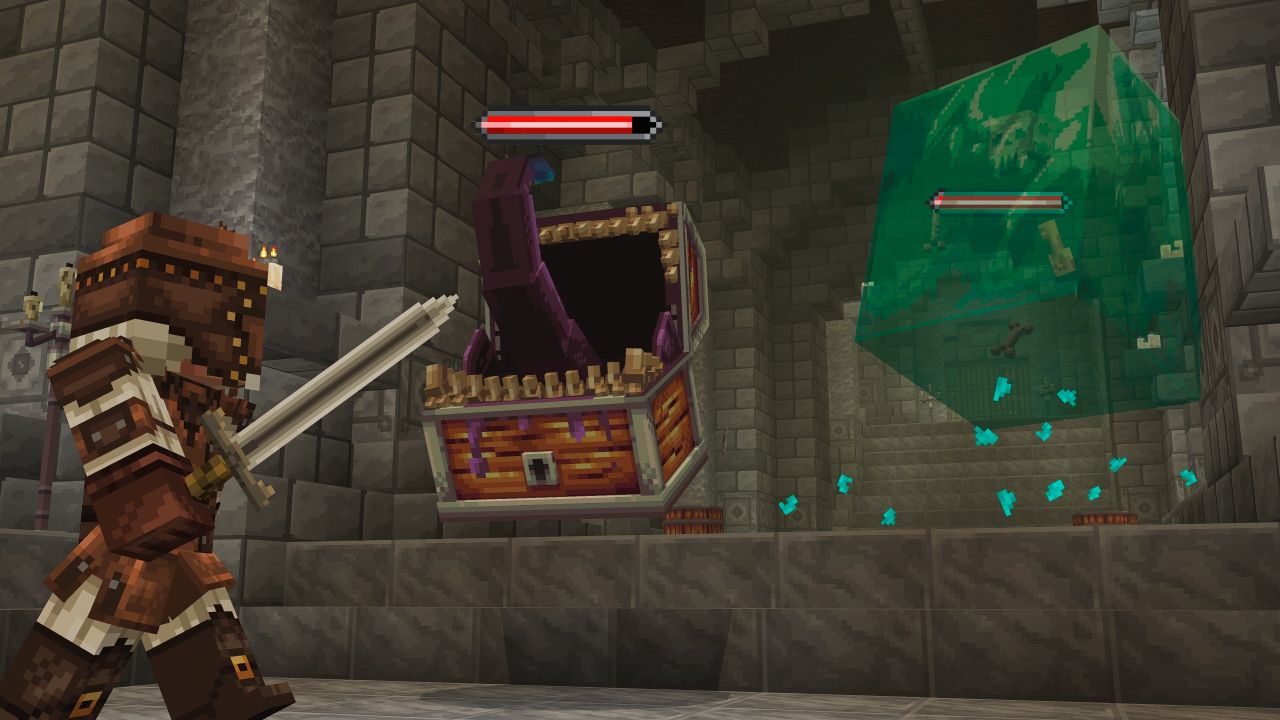This screenshot has width=1280, height=720.
Task: Click the golden lock on the chest
Action: click(540, 467)
